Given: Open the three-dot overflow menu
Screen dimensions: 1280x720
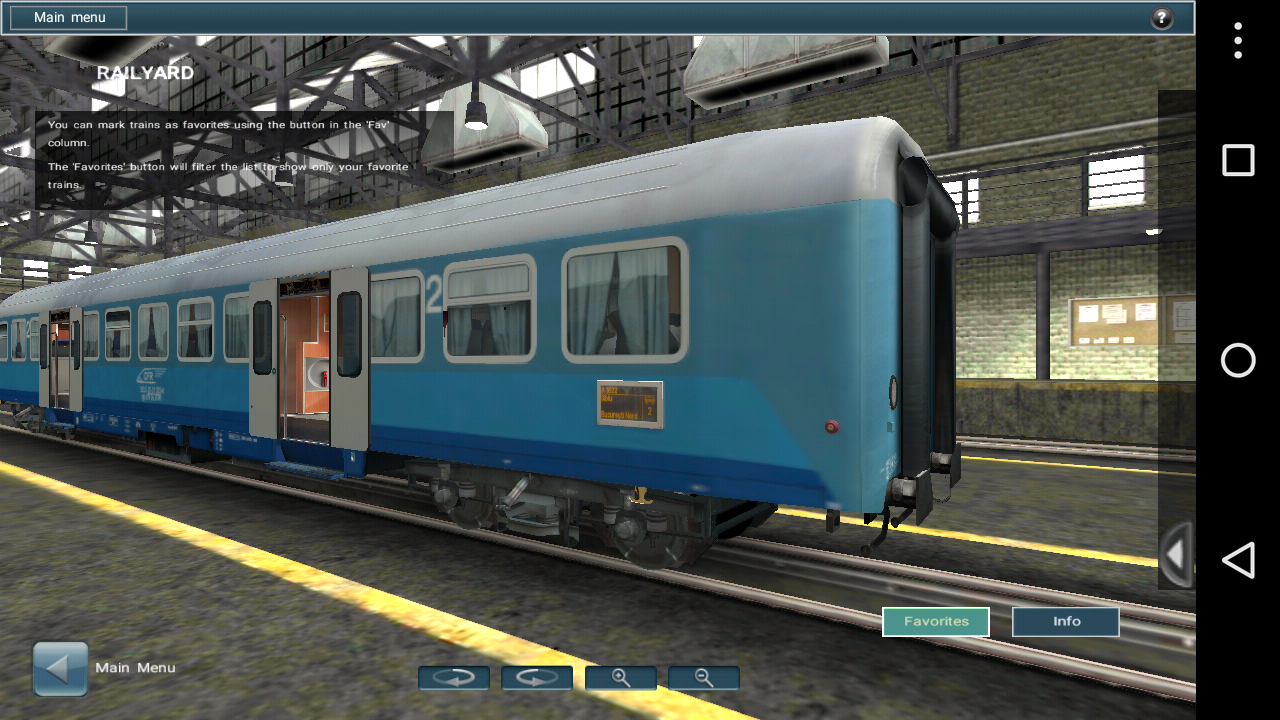Looking at the screenshot, I should click(1238, 41).
